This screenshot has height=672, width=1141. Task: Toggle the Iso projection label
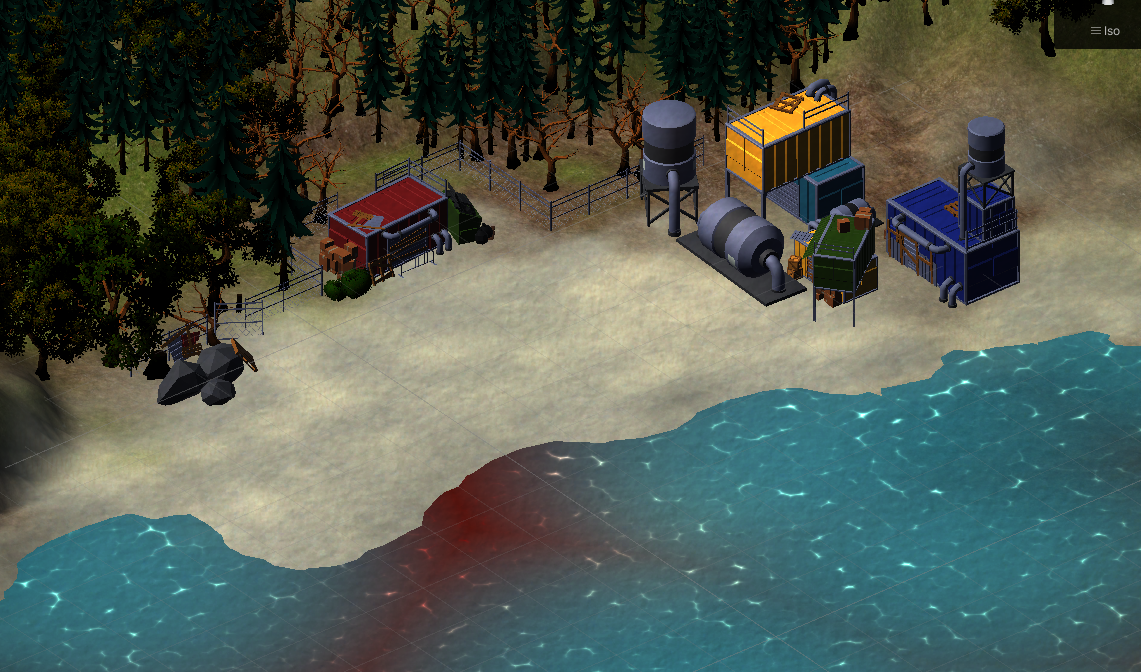1105,31
